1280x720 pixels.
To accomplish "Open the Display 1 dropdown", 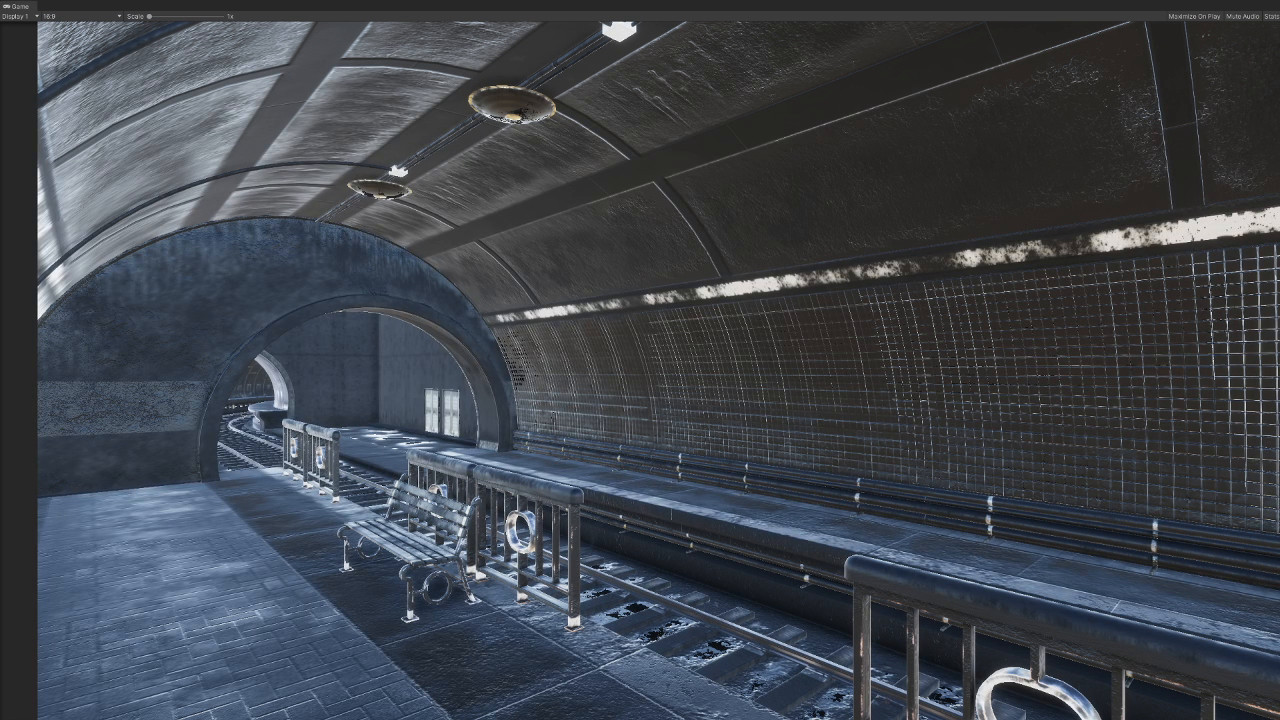I will [20, 17].
